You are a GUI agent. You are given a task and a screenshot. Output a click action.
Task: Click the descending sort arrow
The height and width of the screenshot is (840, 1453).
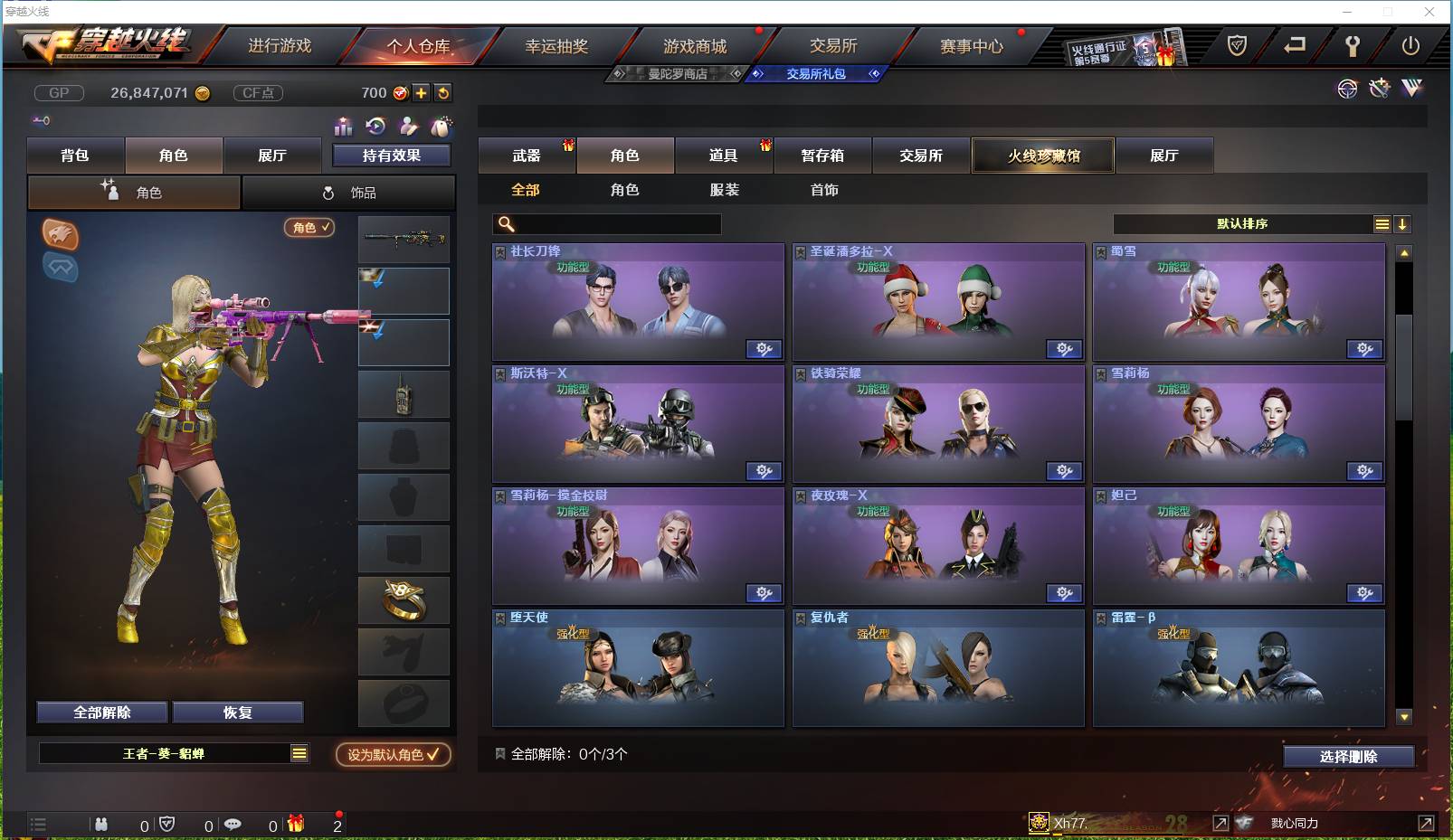click(x=1403, y=222)
